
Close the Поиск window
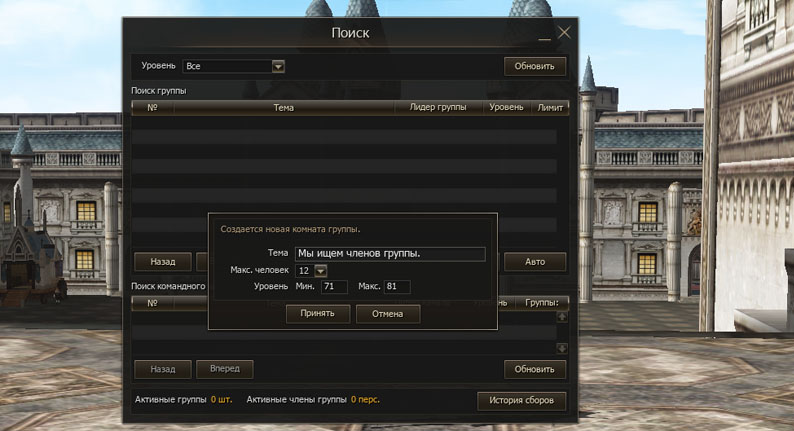(x=564, y=33)
